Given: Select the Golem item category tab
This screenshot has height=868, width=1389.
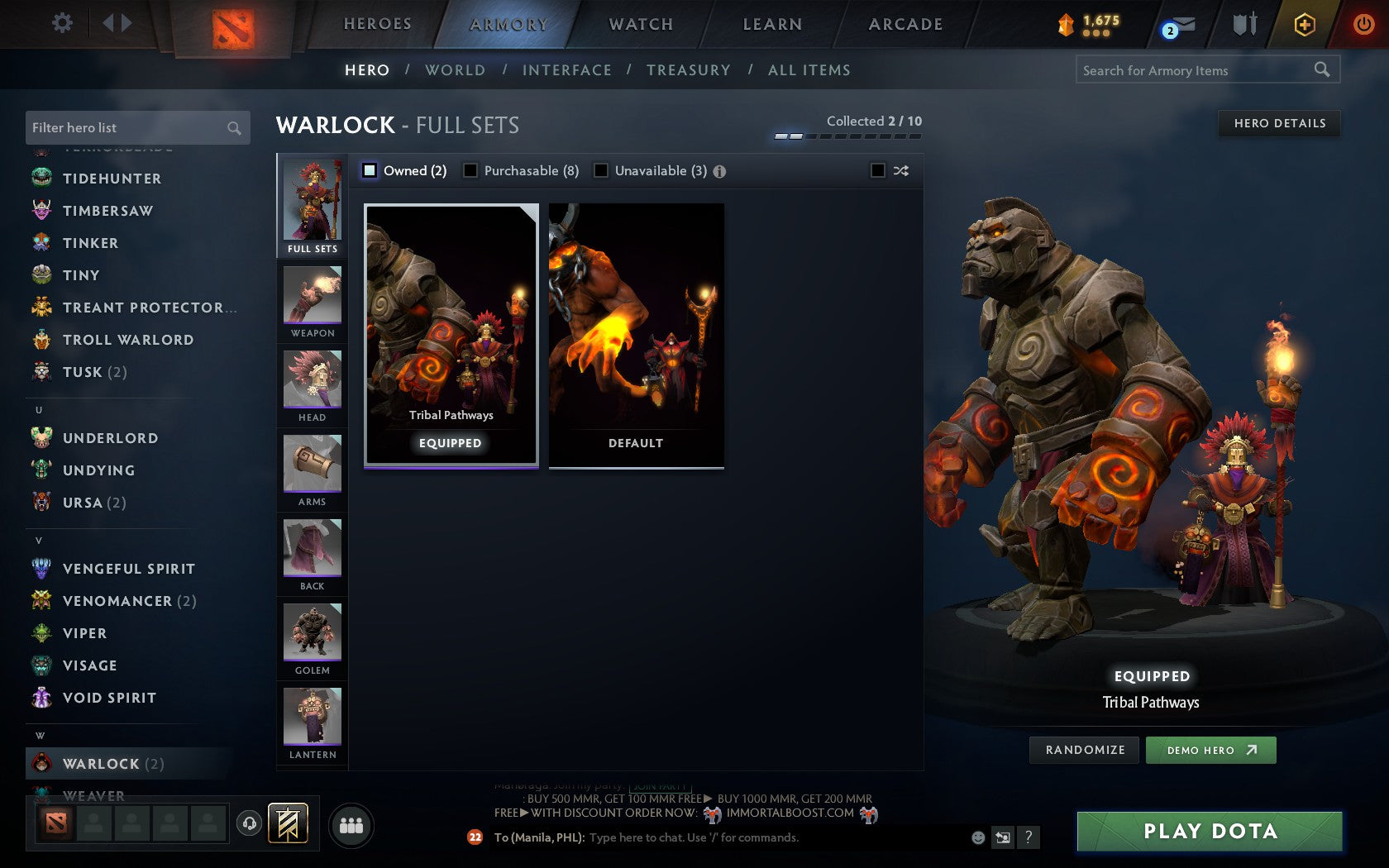Looking at the screenshot, I should [312, 637].
